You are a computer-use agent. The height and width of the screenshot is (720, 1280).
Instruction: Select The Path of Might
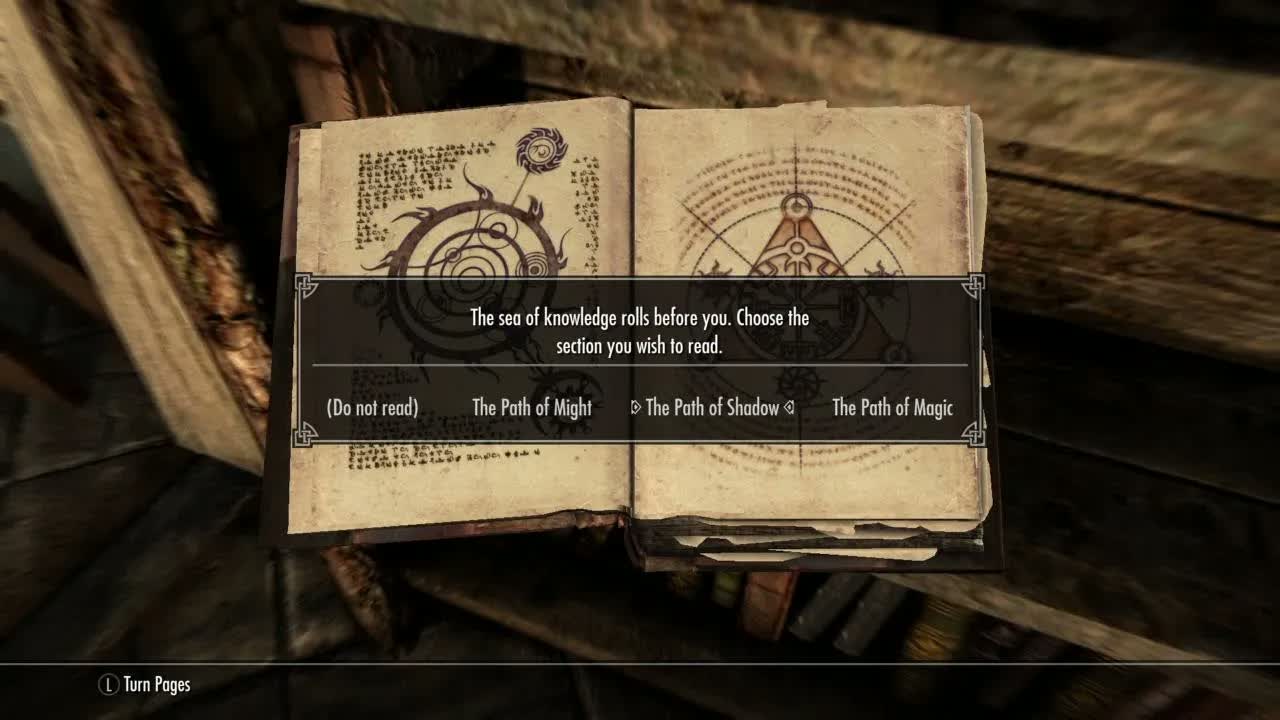(532, 408)
